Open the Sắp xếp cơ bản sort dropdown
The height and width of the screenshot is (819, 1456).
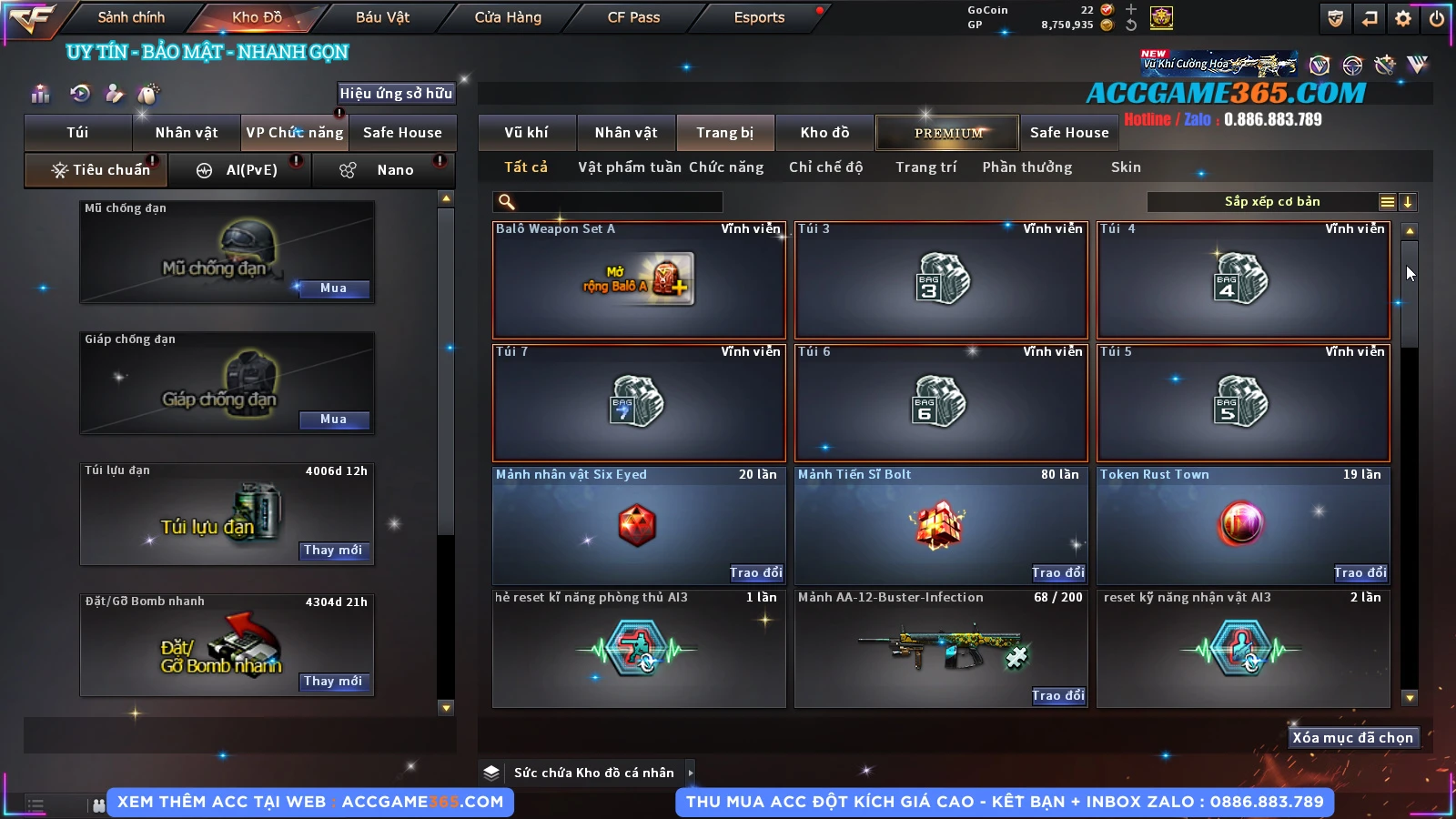coord(1272,202)
